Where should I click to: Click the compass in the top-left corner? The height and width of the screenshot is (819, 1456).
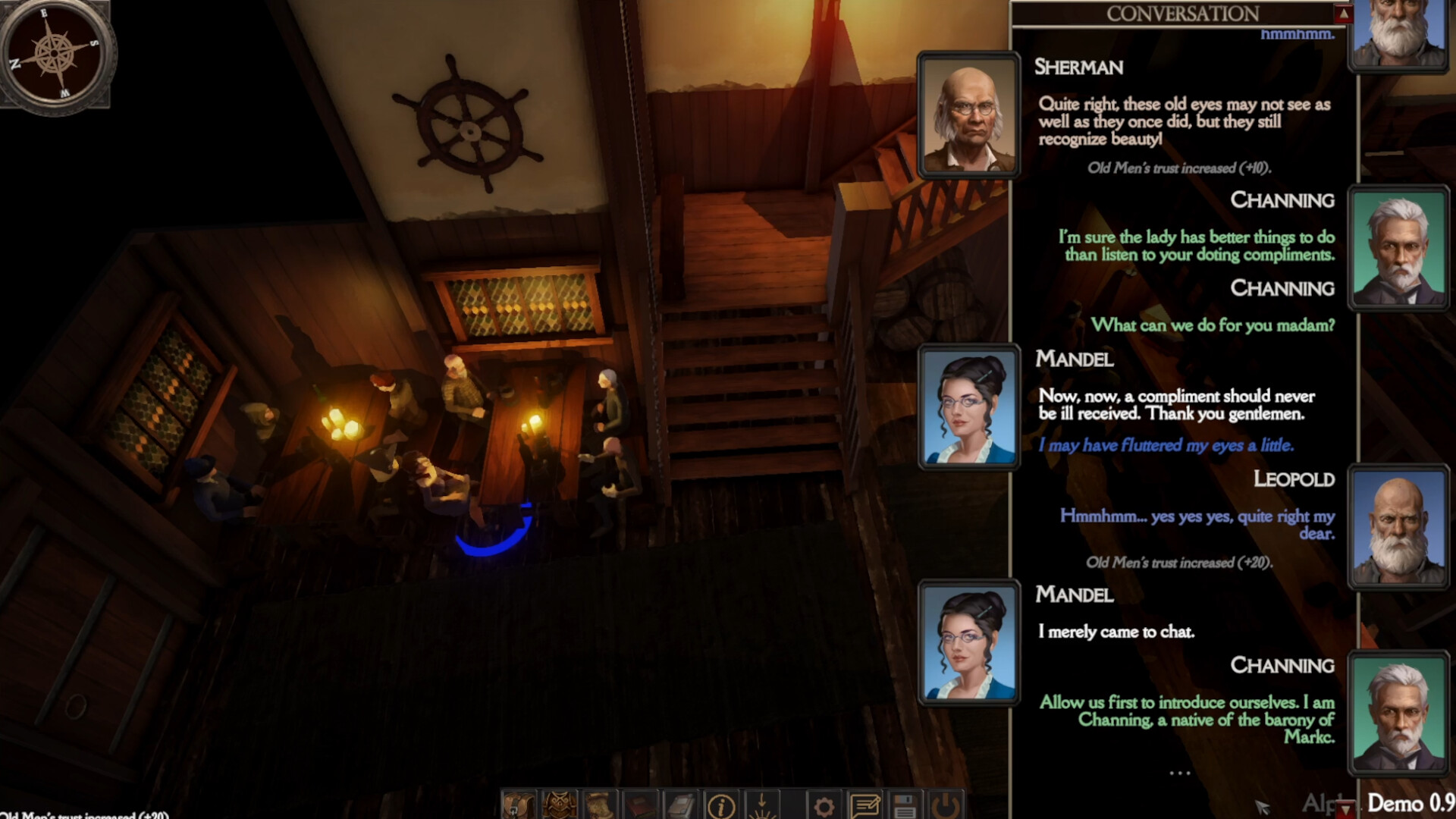(55, 52)
